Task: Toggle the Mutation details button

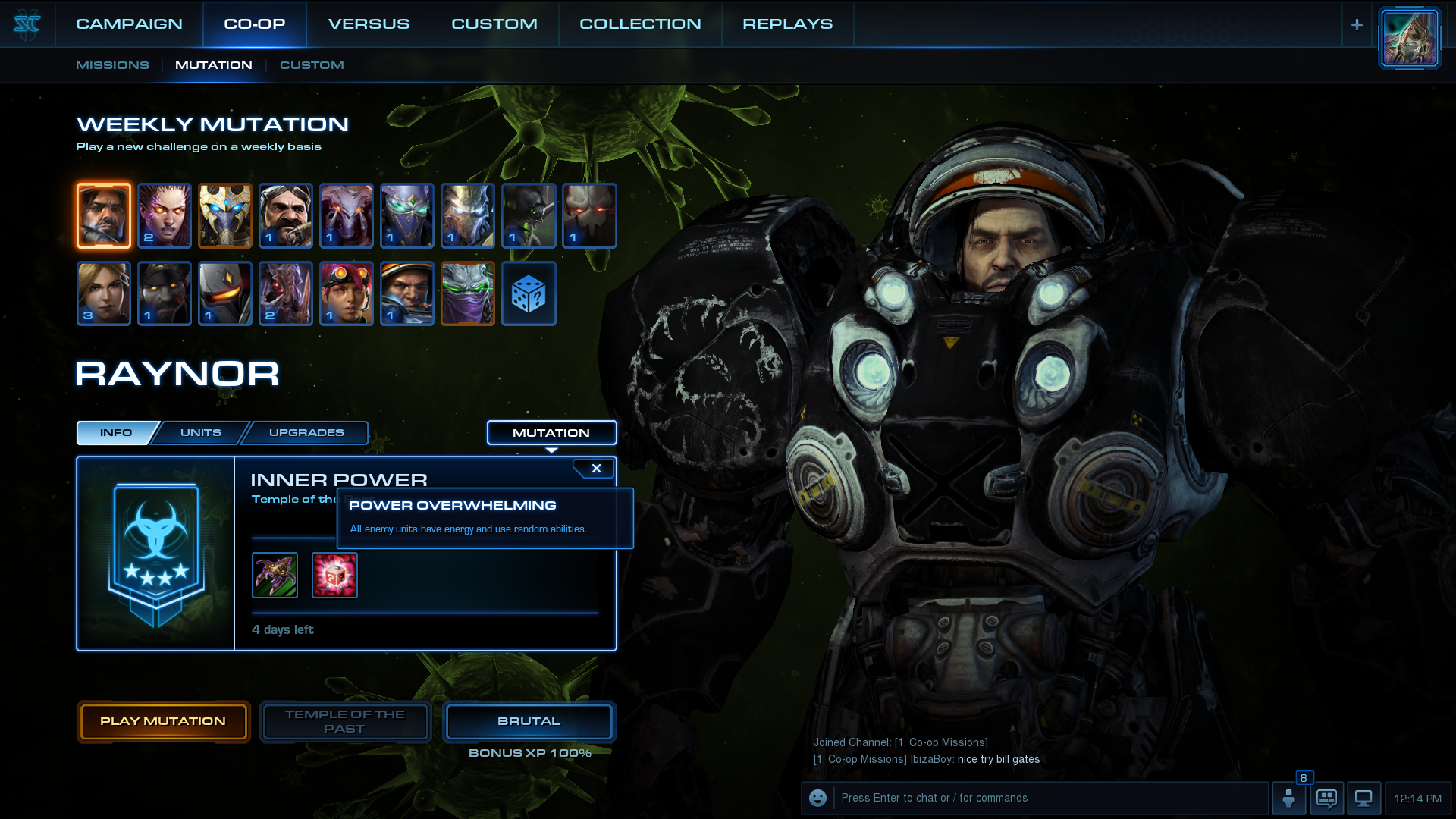Action: [x=551, y=433]
